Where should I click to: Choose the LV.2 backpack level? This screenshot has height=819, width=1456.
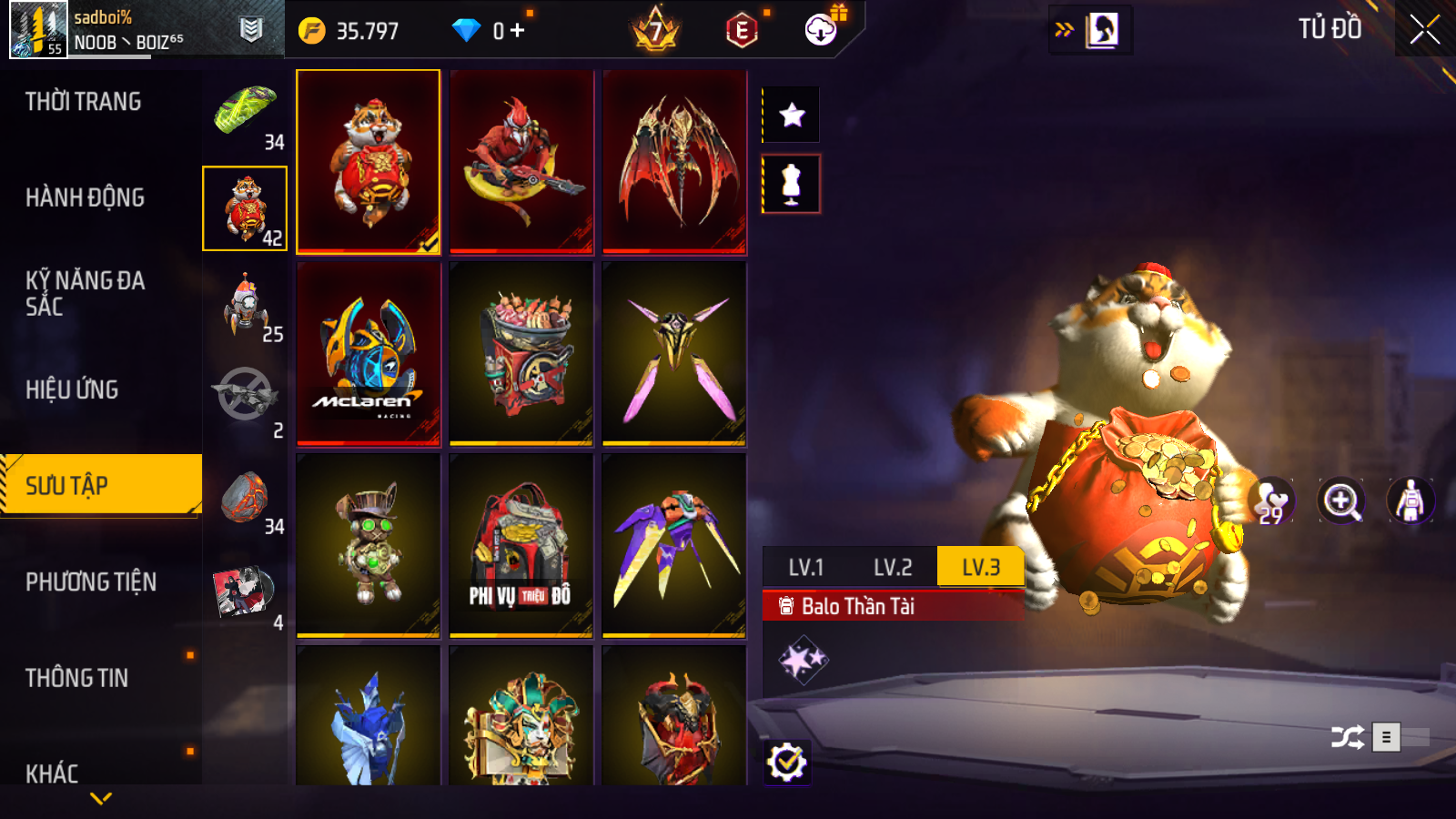click(893, 568)
